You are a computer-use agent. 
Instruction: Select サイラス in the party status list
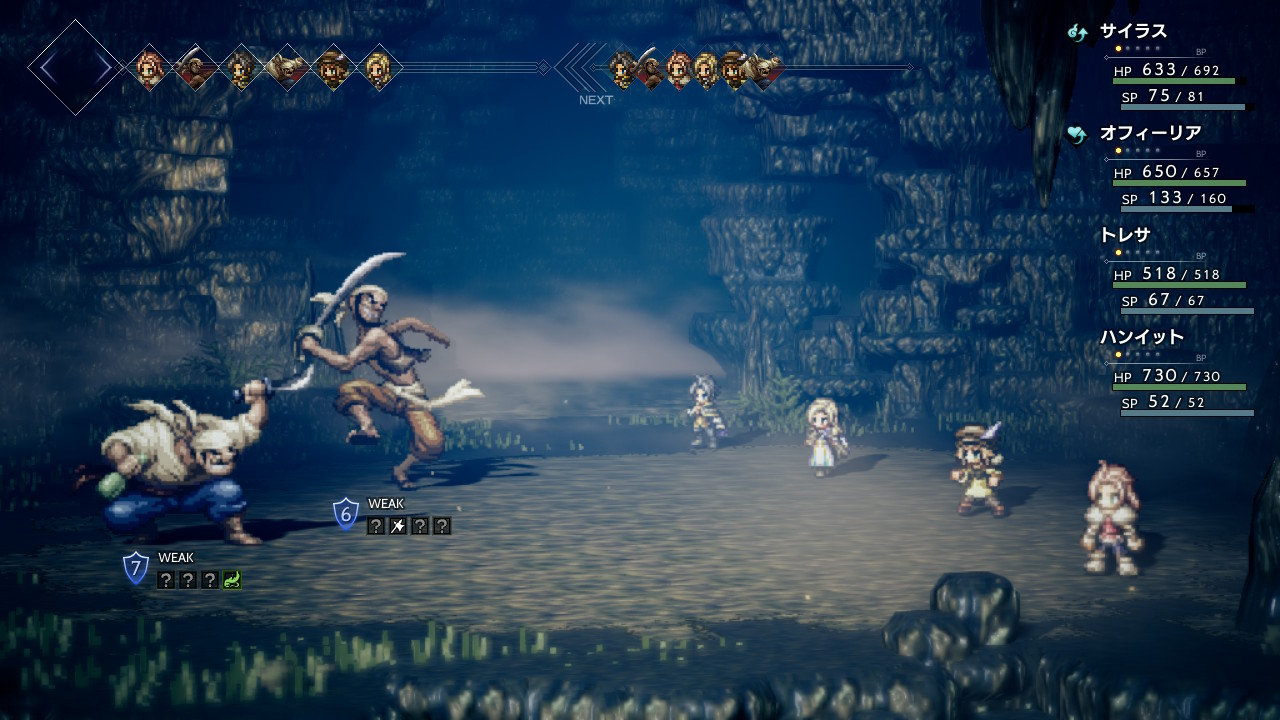coord(1133,31)
